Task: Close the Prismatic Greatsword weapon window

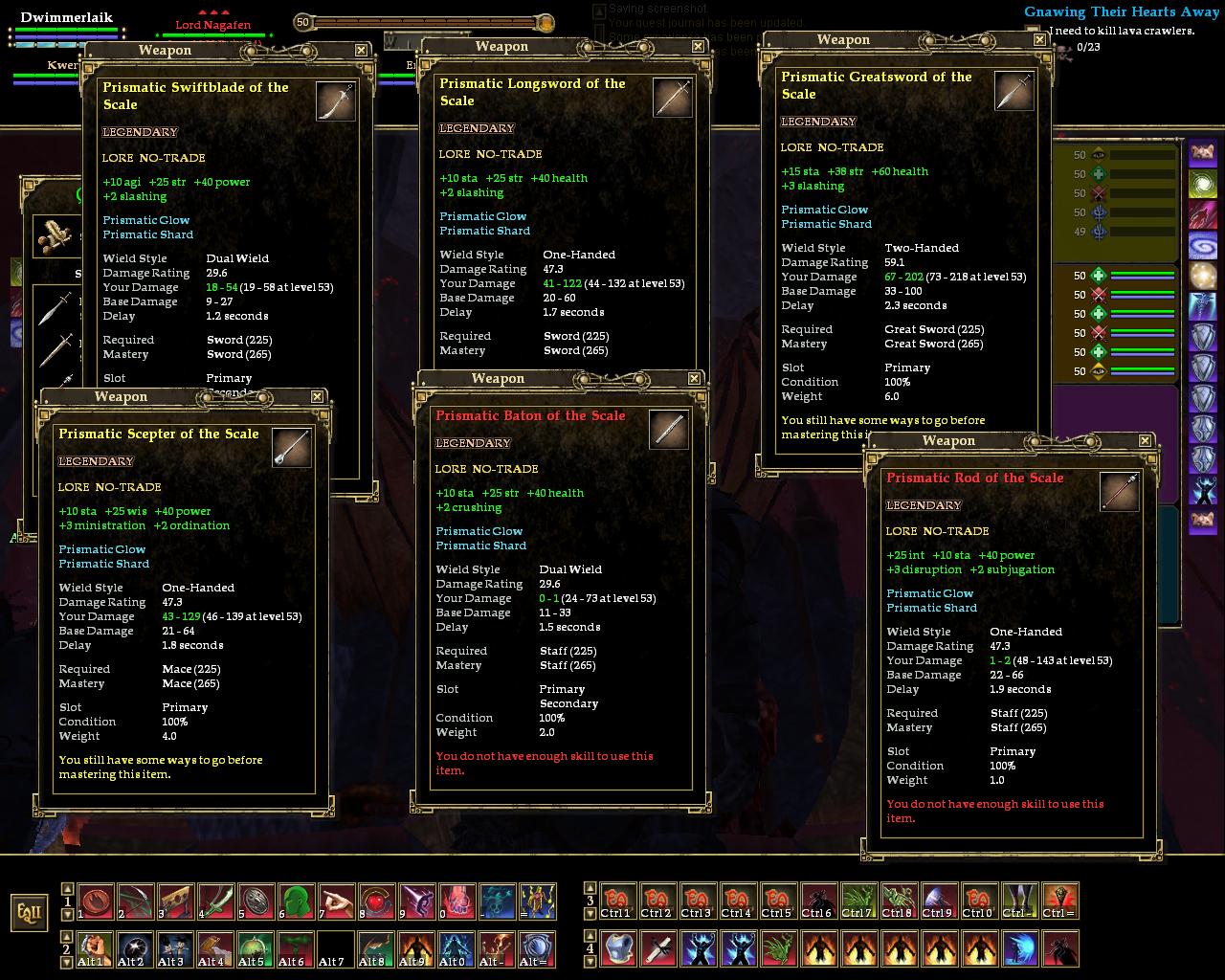Action: [x=1039, y=39]
